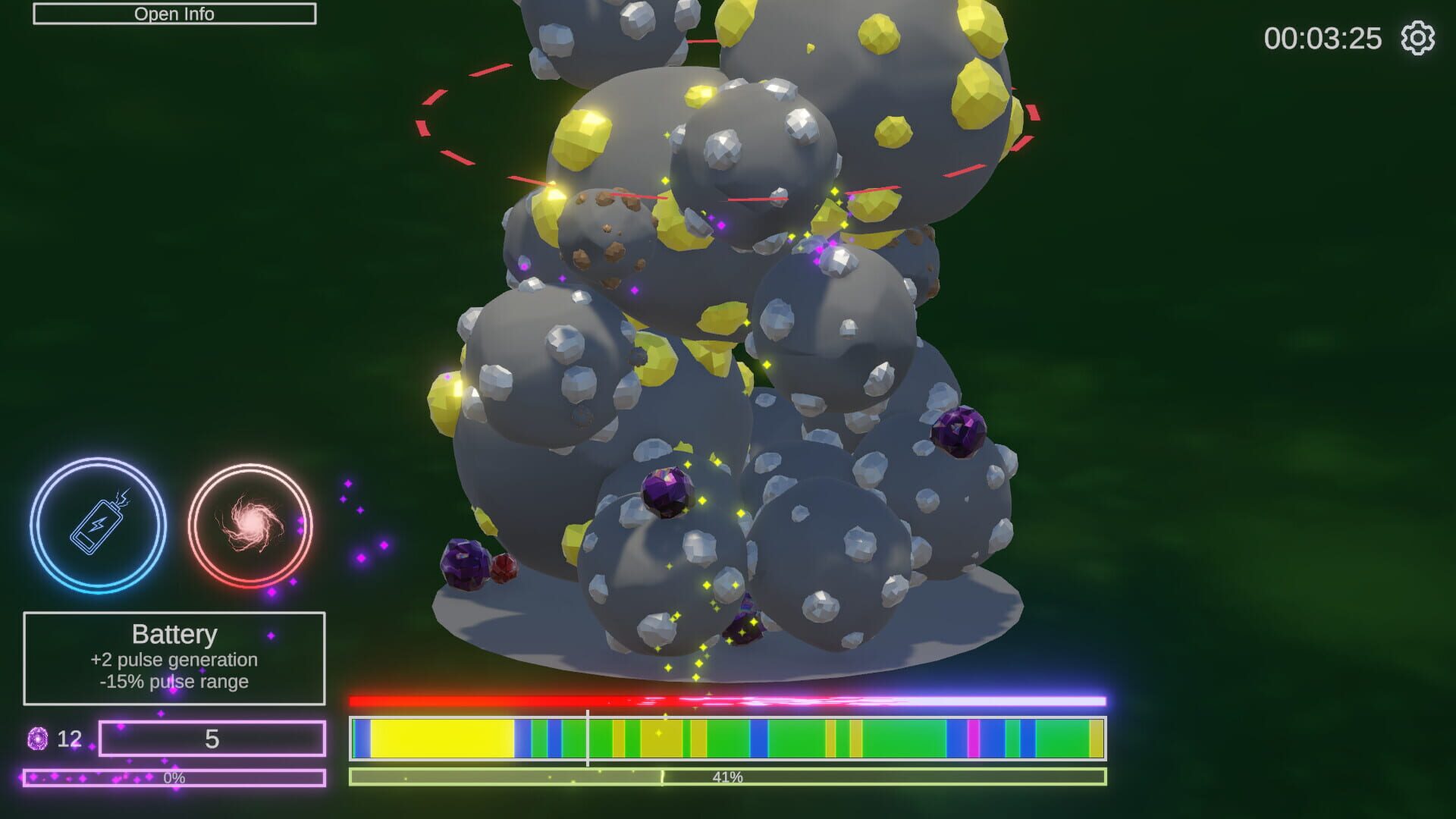The image size is (1456, 819).
Task: Click the Battery title in the tooltip panel
Action: 175,634
